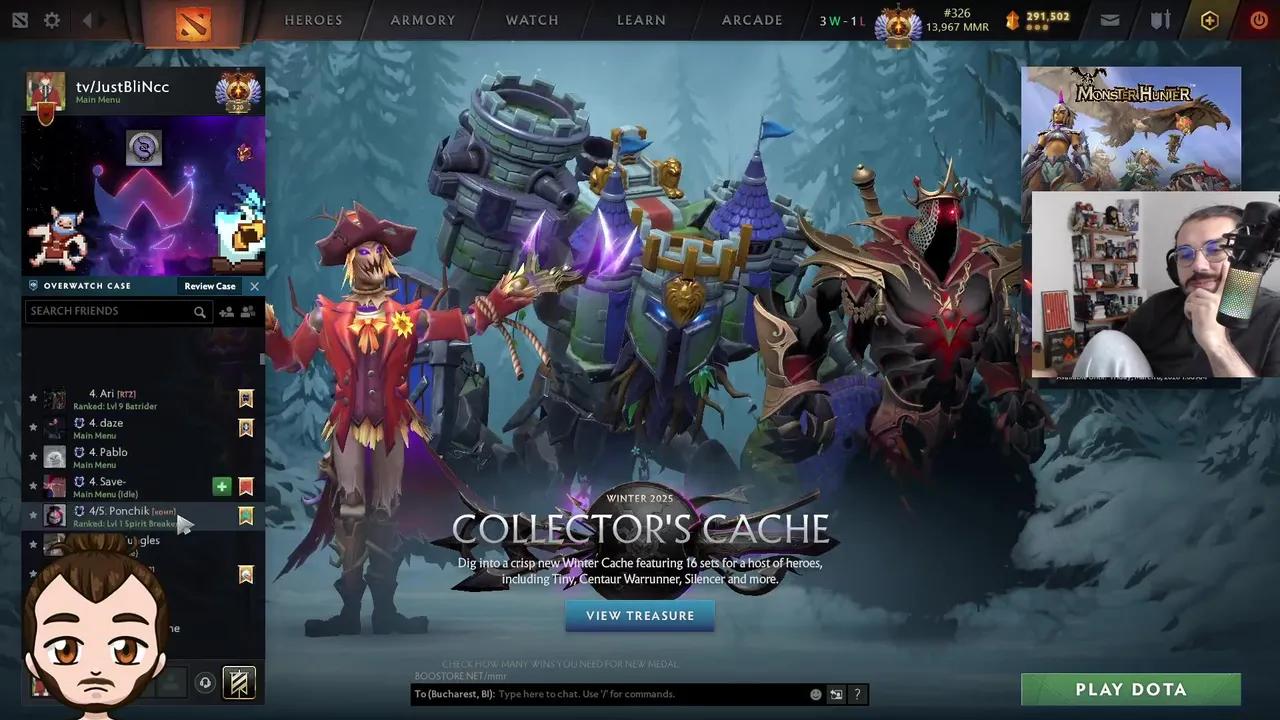The image size is (1280, 720).
Task: Open the settings gear icon
Action: point(52,19)
